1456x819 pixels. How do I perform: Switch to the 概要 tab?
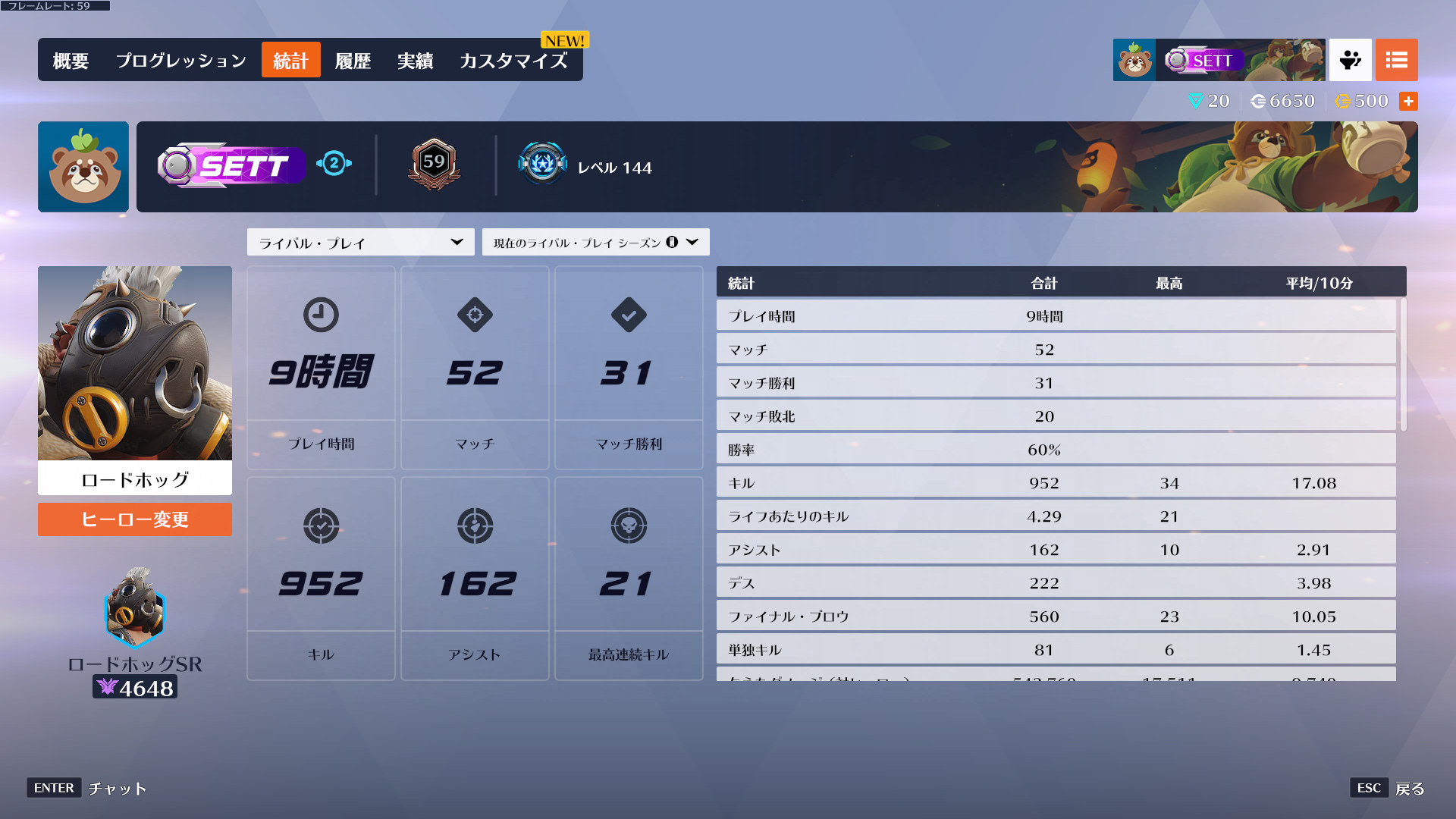(x=71, y=61)
